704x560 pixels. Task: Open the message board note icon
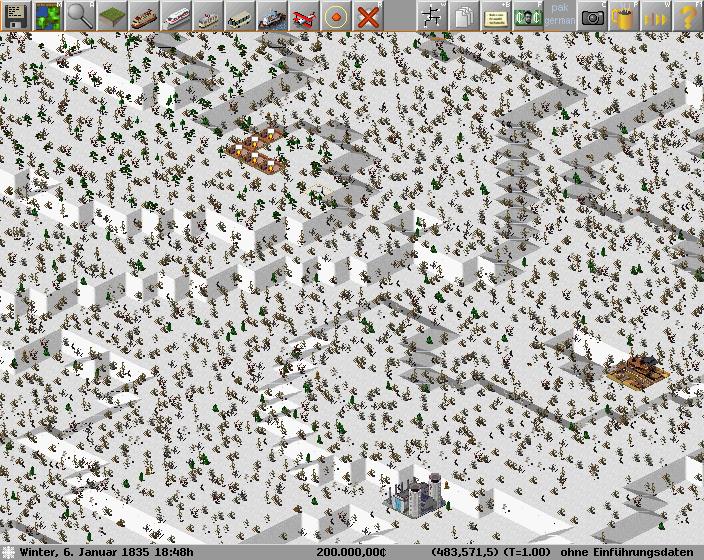point(495,15)
